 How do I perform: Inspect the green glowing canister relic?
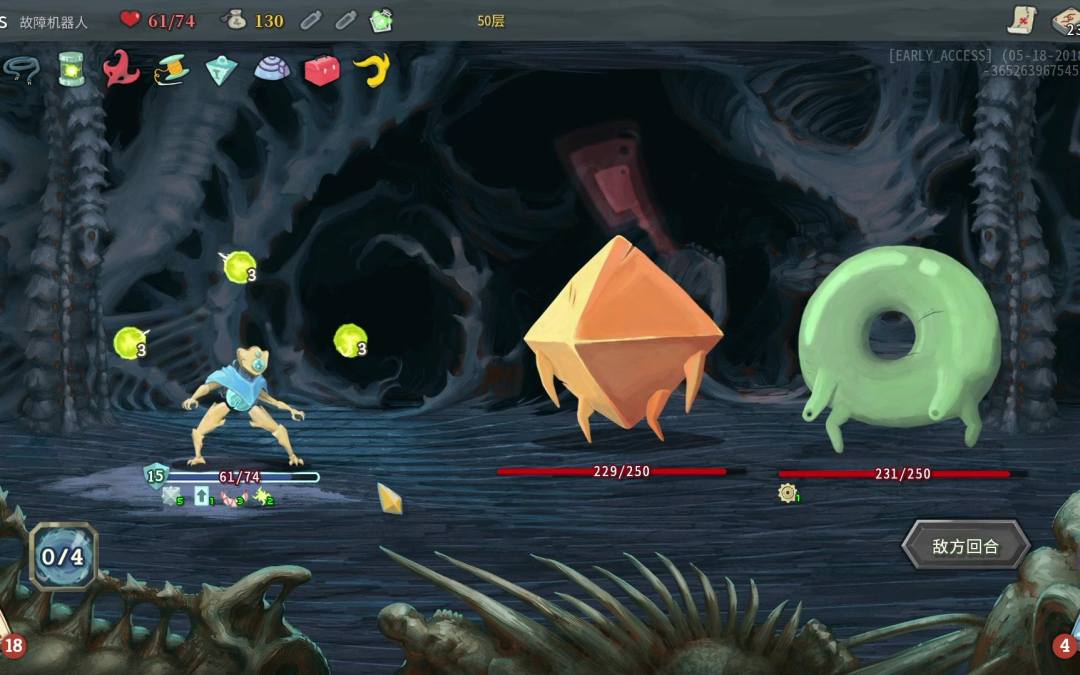tap(71, 69)
